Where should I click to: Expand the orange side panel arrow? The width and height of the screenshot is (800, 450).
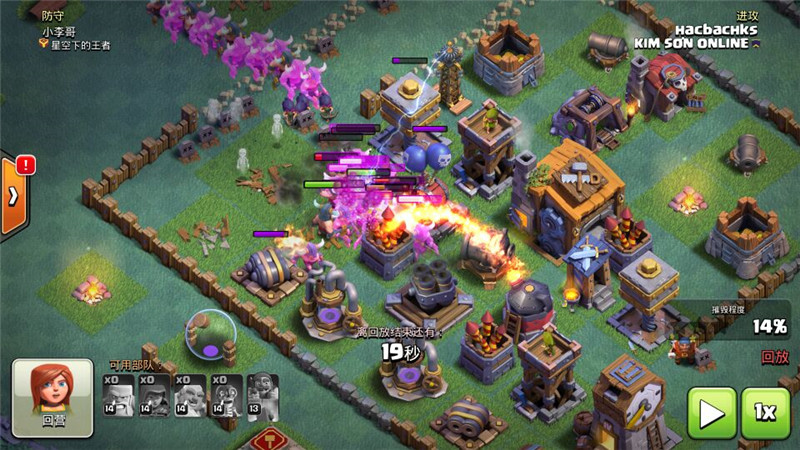tap(12, 194)
